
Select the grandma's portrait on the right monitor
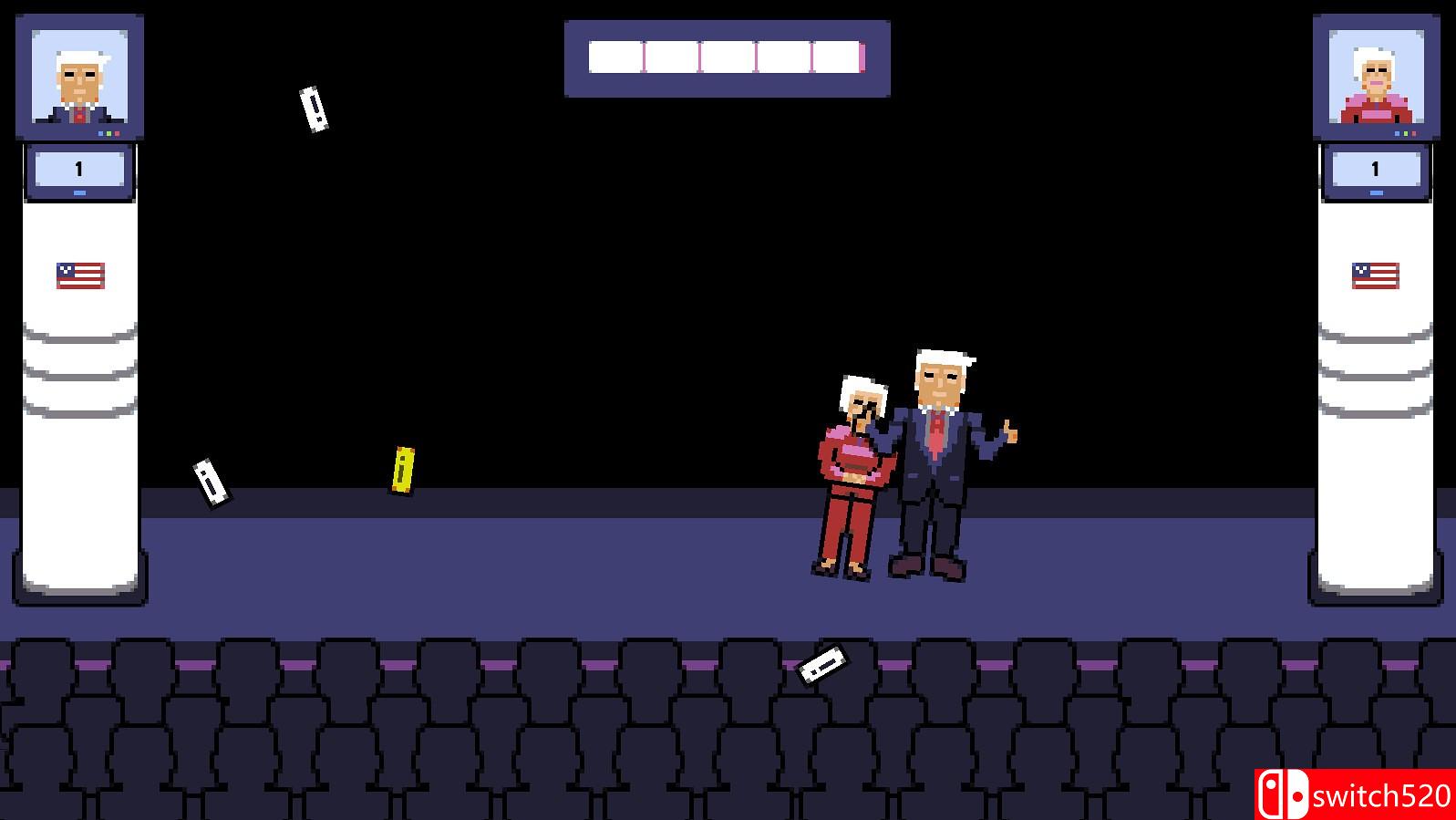click(1377, 73)
